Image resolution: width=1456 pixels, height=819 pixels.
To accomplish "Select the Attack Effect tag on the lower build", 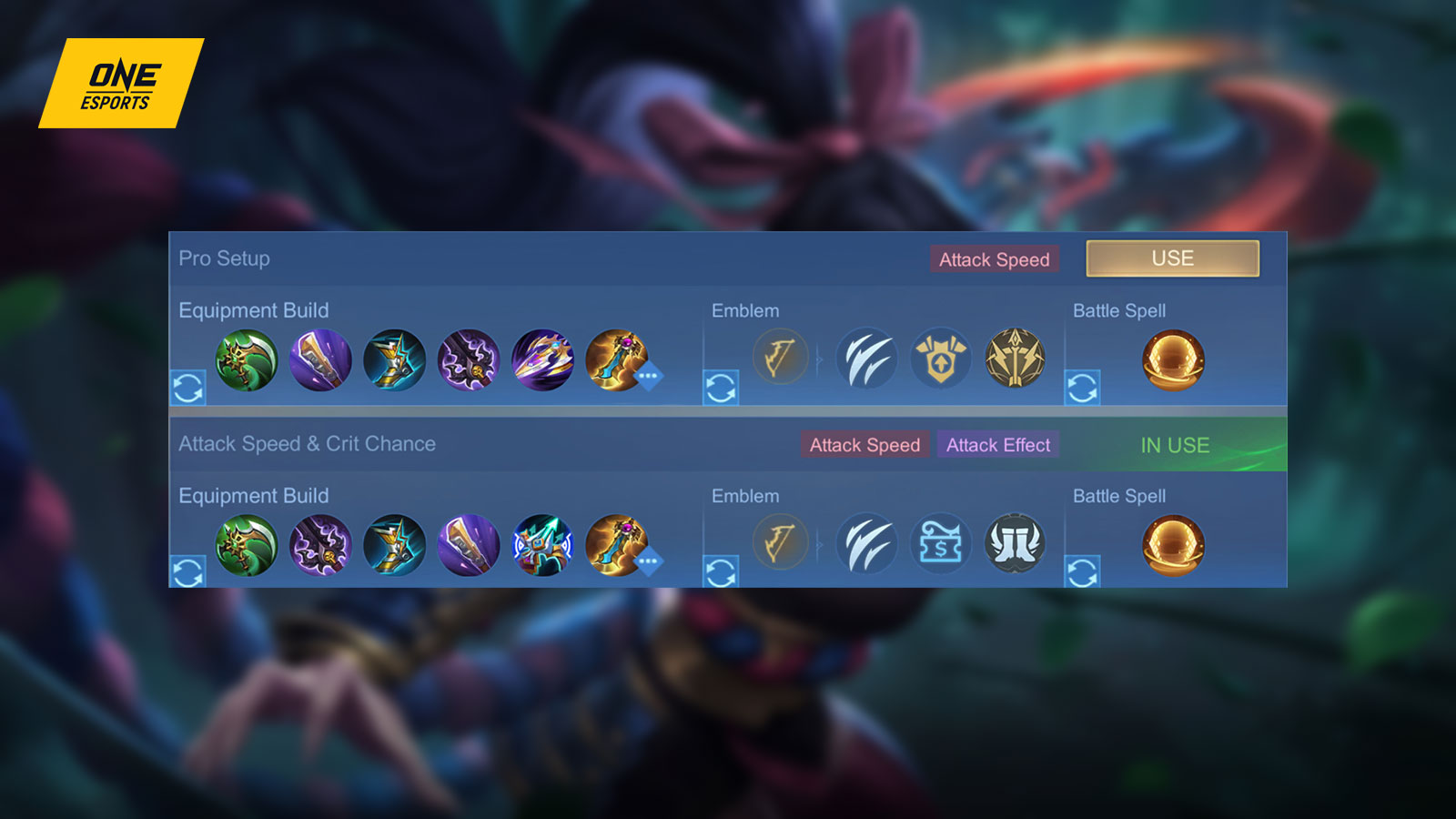I will click(997, 445).
